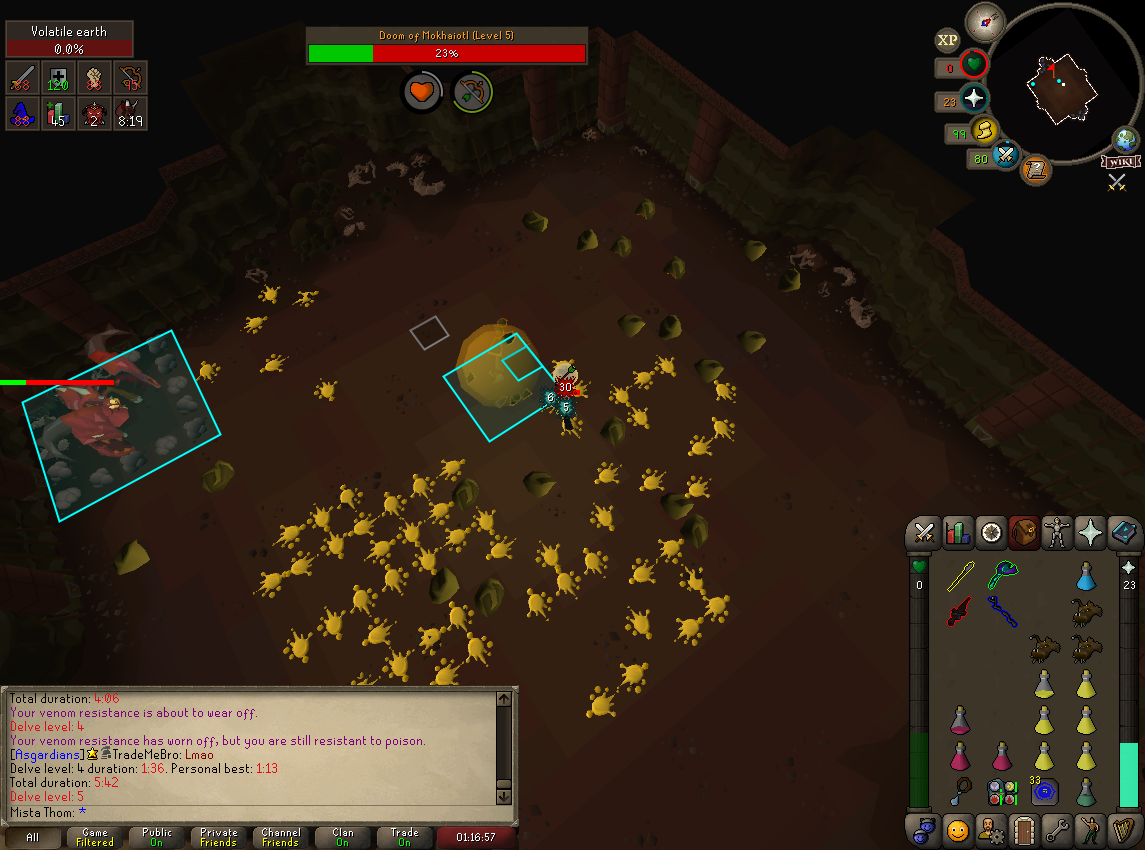Activate the Quick Prayers orb

973,98
